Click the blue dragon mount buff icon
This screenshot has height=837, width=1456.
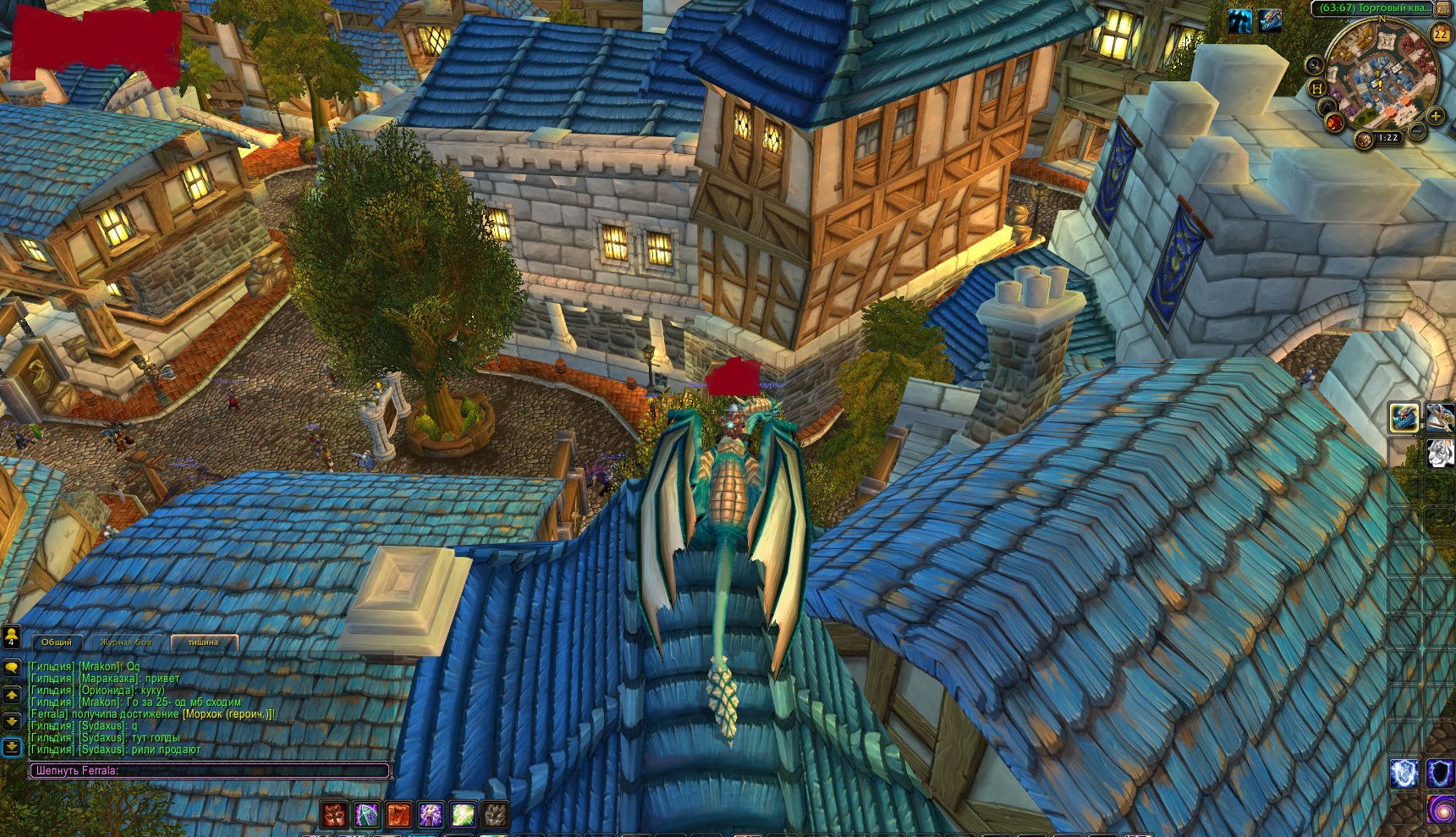1269,20
